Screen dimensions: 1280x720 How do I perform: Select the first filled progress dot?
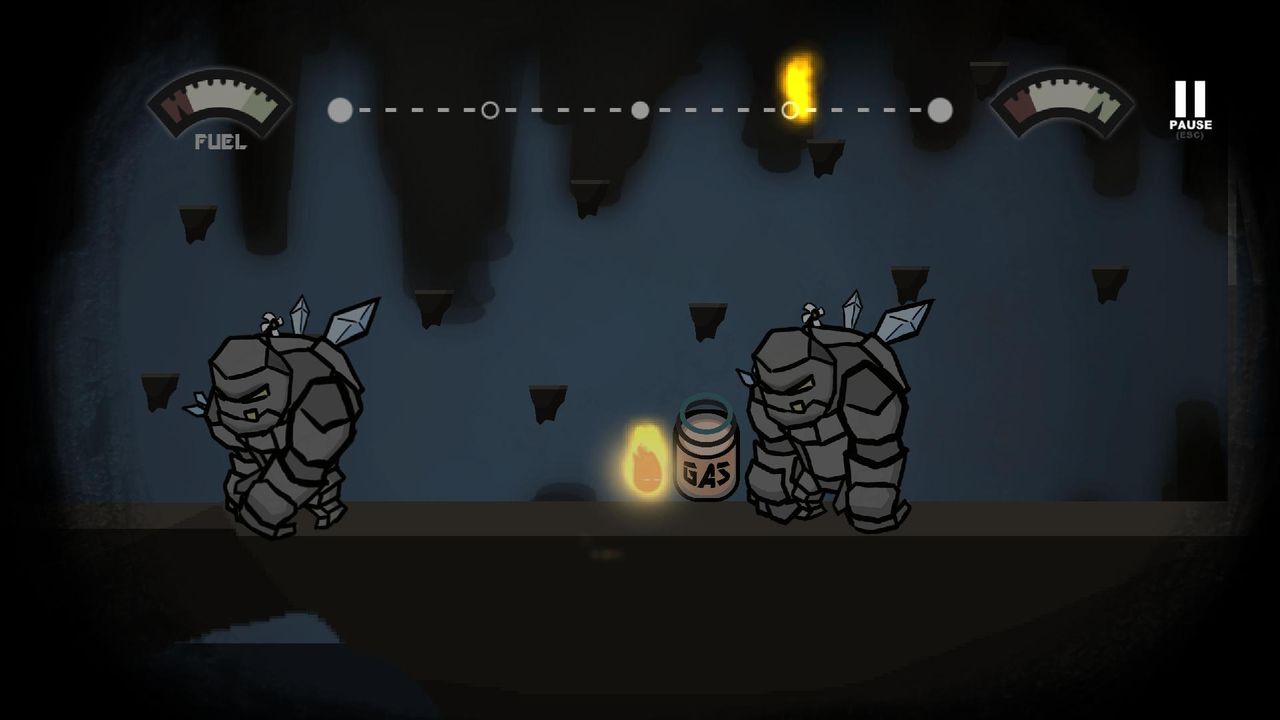click(x=338, y=110)
